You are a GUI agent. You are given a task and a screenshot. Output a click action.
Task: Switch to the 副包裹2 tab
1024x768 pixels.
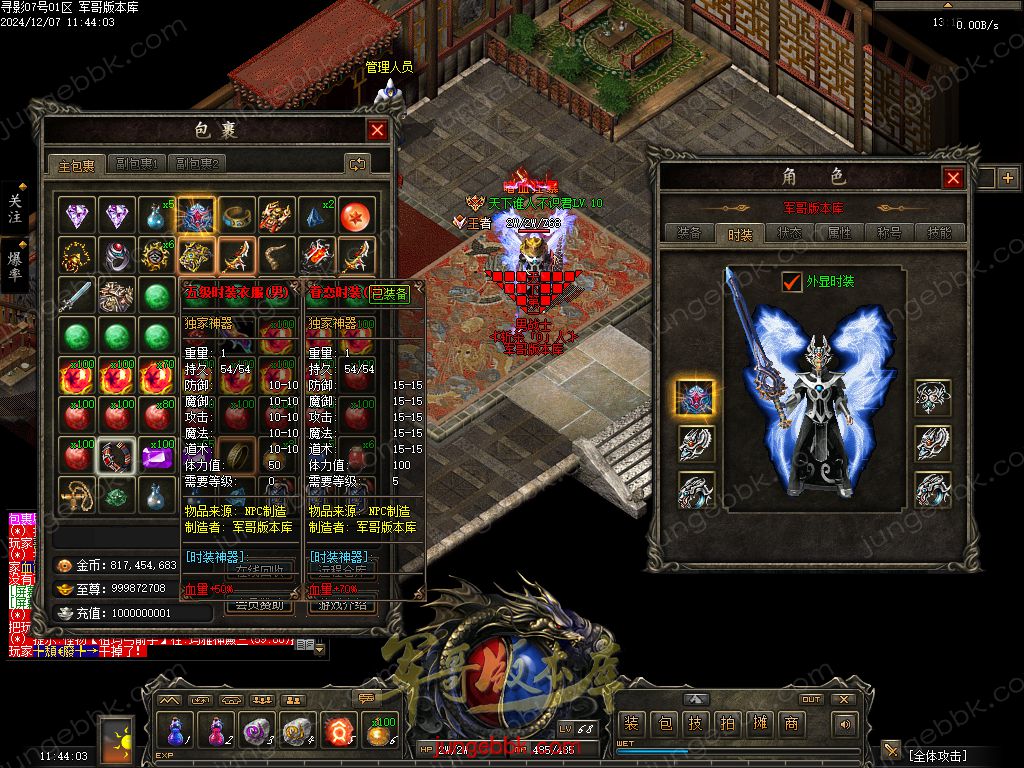pyautogui.click(x=197, y=164)
